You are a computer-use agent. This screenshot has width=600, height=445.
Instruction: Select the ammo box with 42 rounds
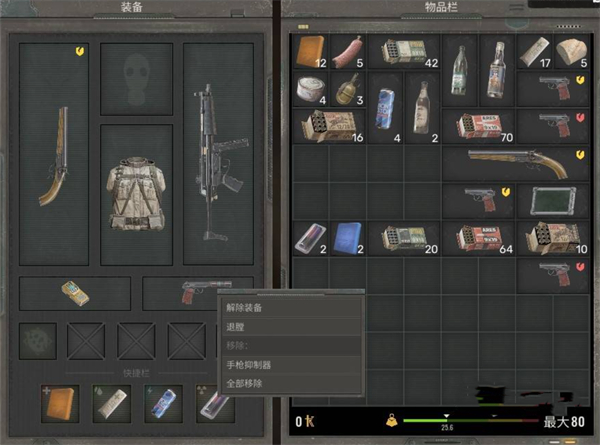(405, 52)
